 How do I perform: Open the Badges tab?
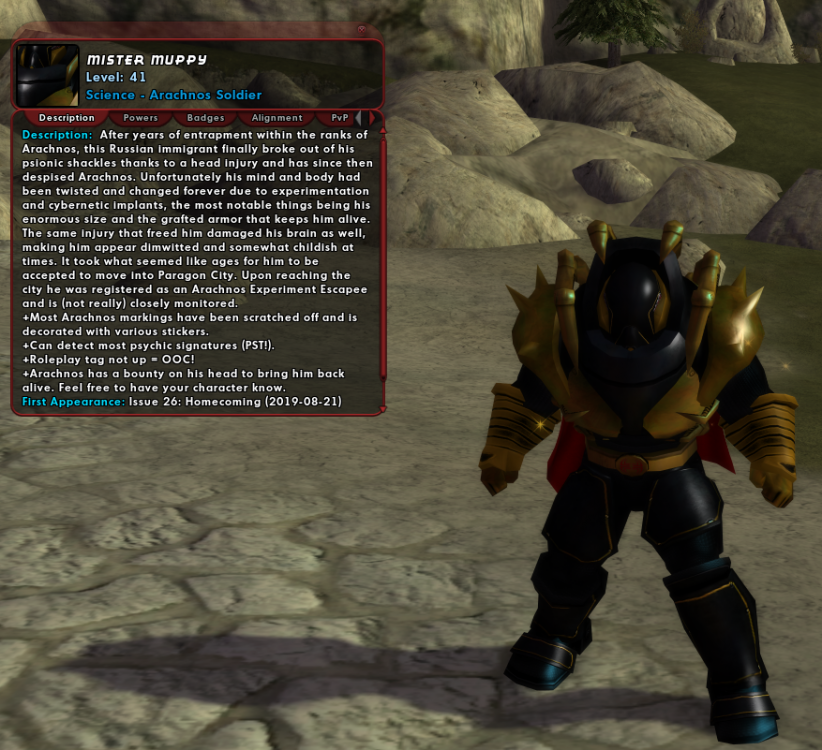click(206, 118)
